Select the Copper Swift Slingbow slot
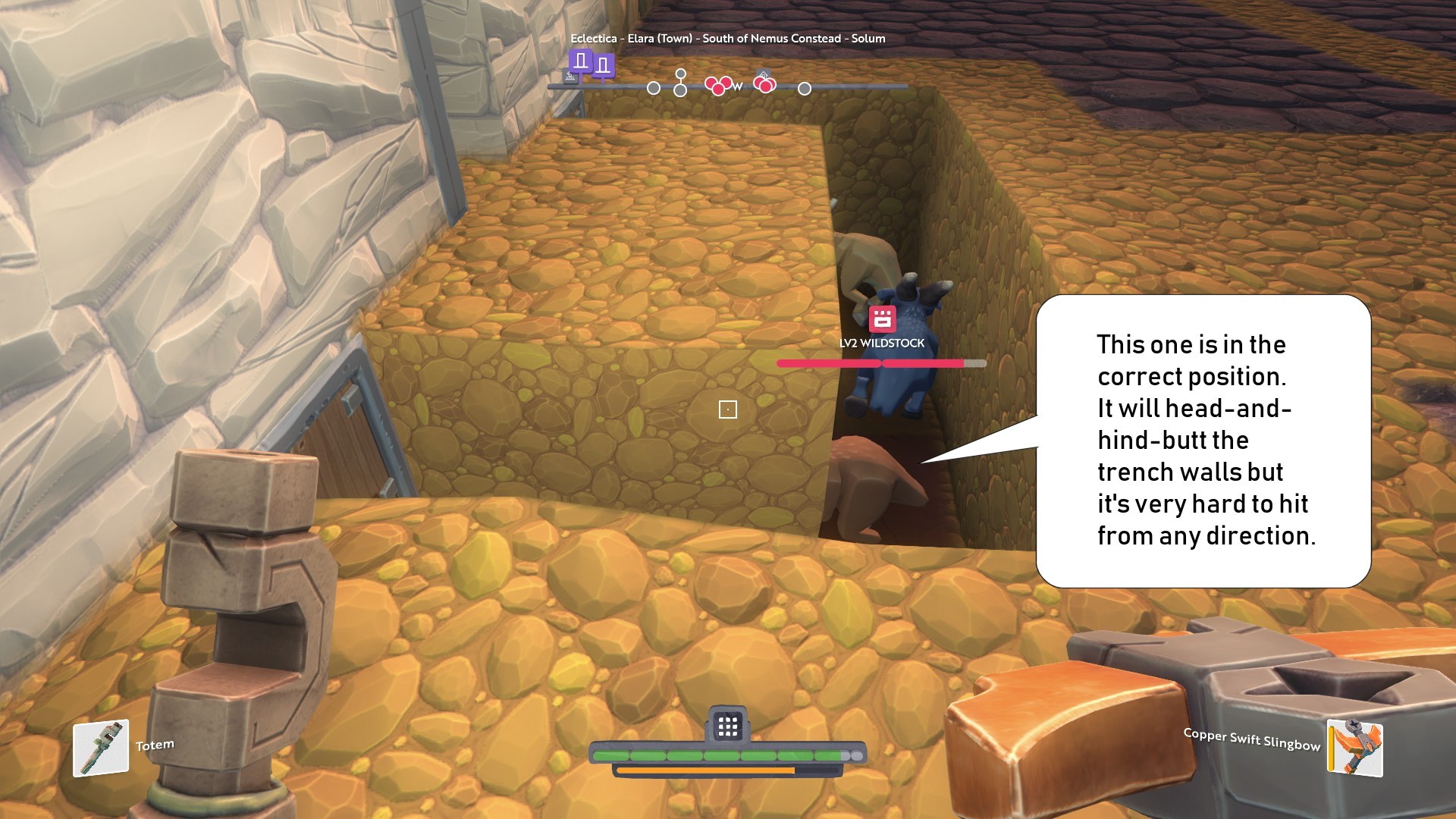The image size is (1456, 819). pyautogui.click(x=1355, y=748)
